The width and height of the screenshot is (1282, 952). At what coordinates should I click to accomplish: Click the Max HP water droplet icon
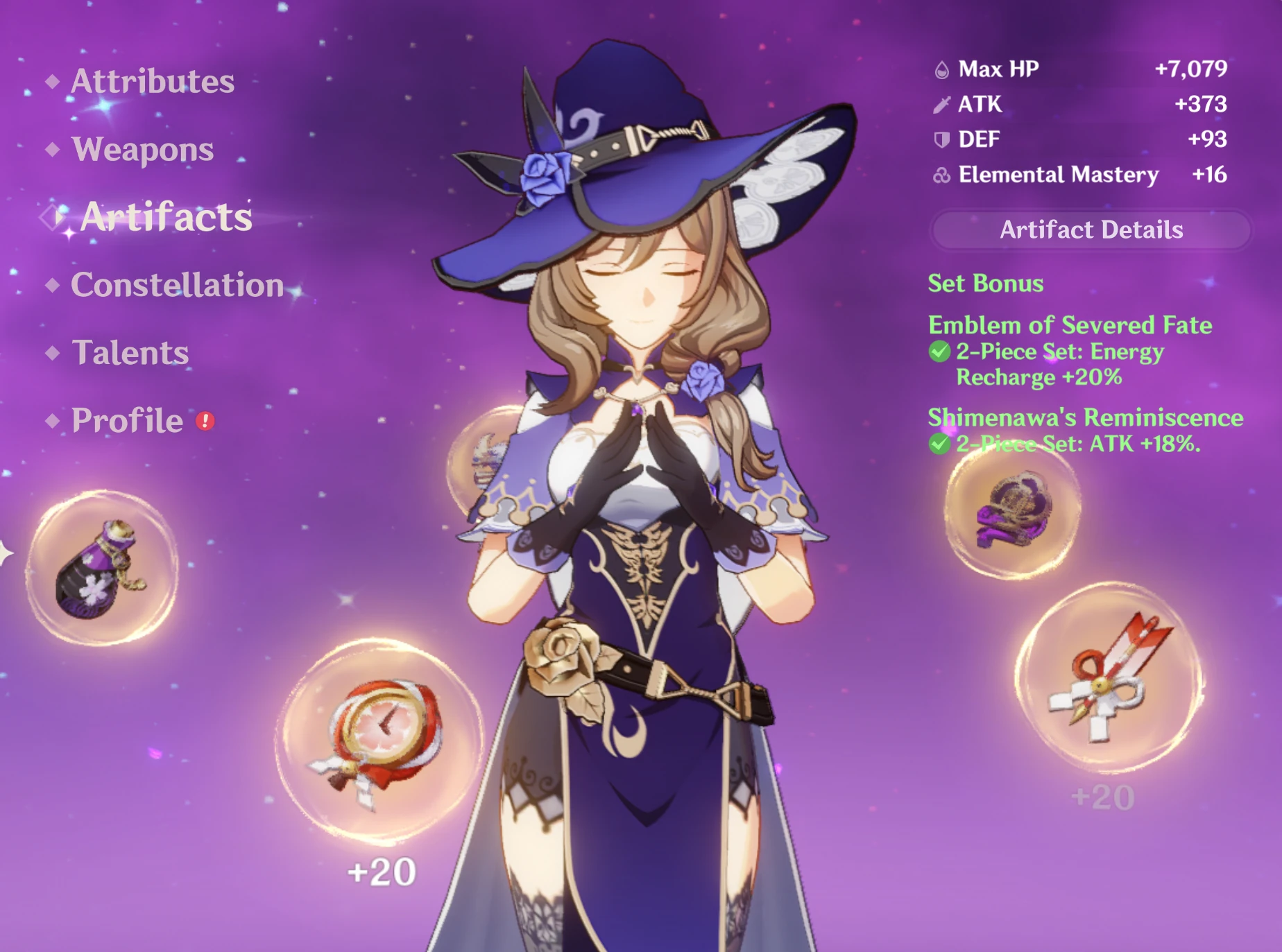943,69
